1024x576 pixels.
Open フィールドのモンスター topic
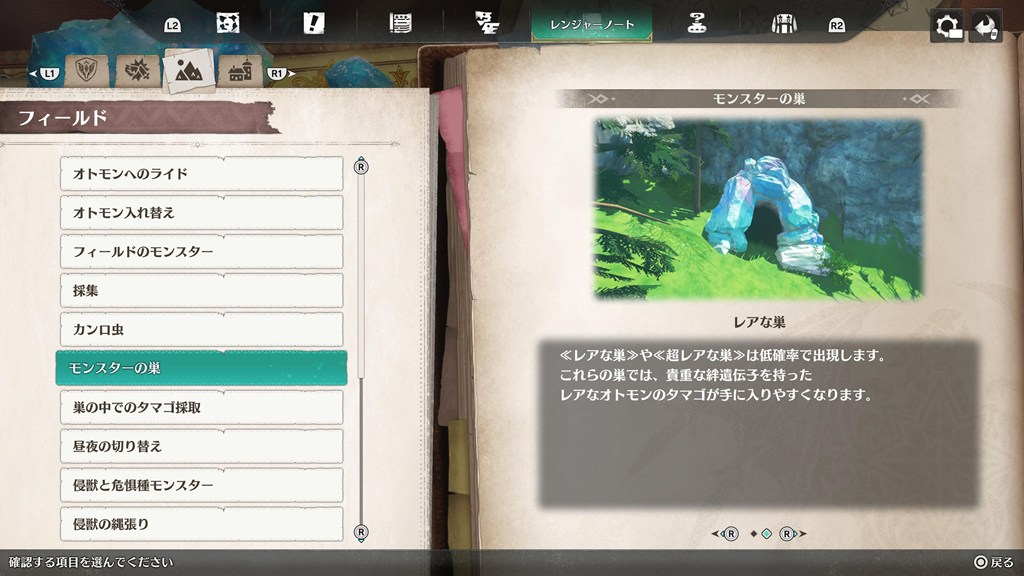coord(200,252)
